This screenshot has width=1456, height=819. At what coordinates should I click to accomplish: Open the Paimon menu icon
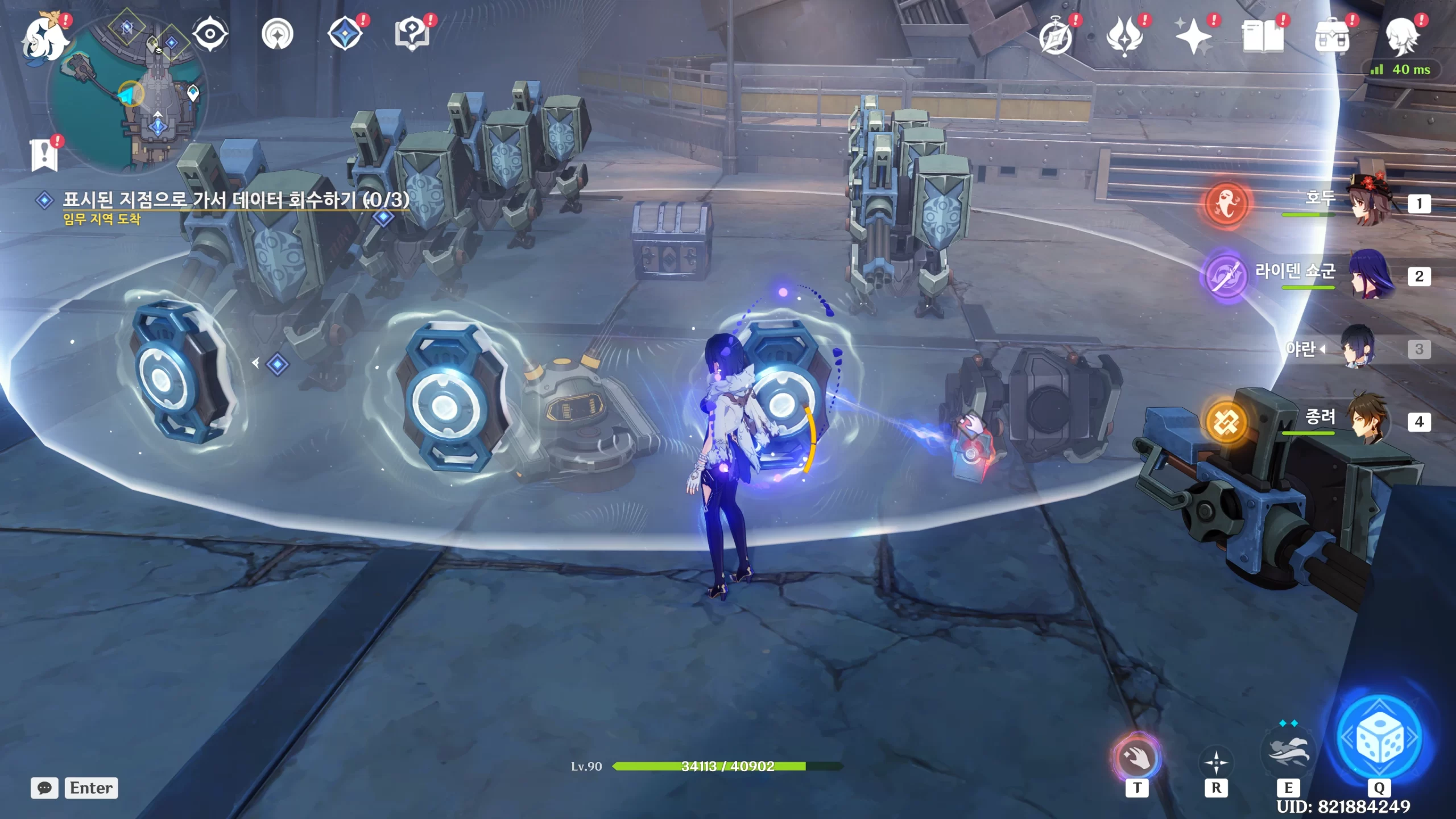44,38
